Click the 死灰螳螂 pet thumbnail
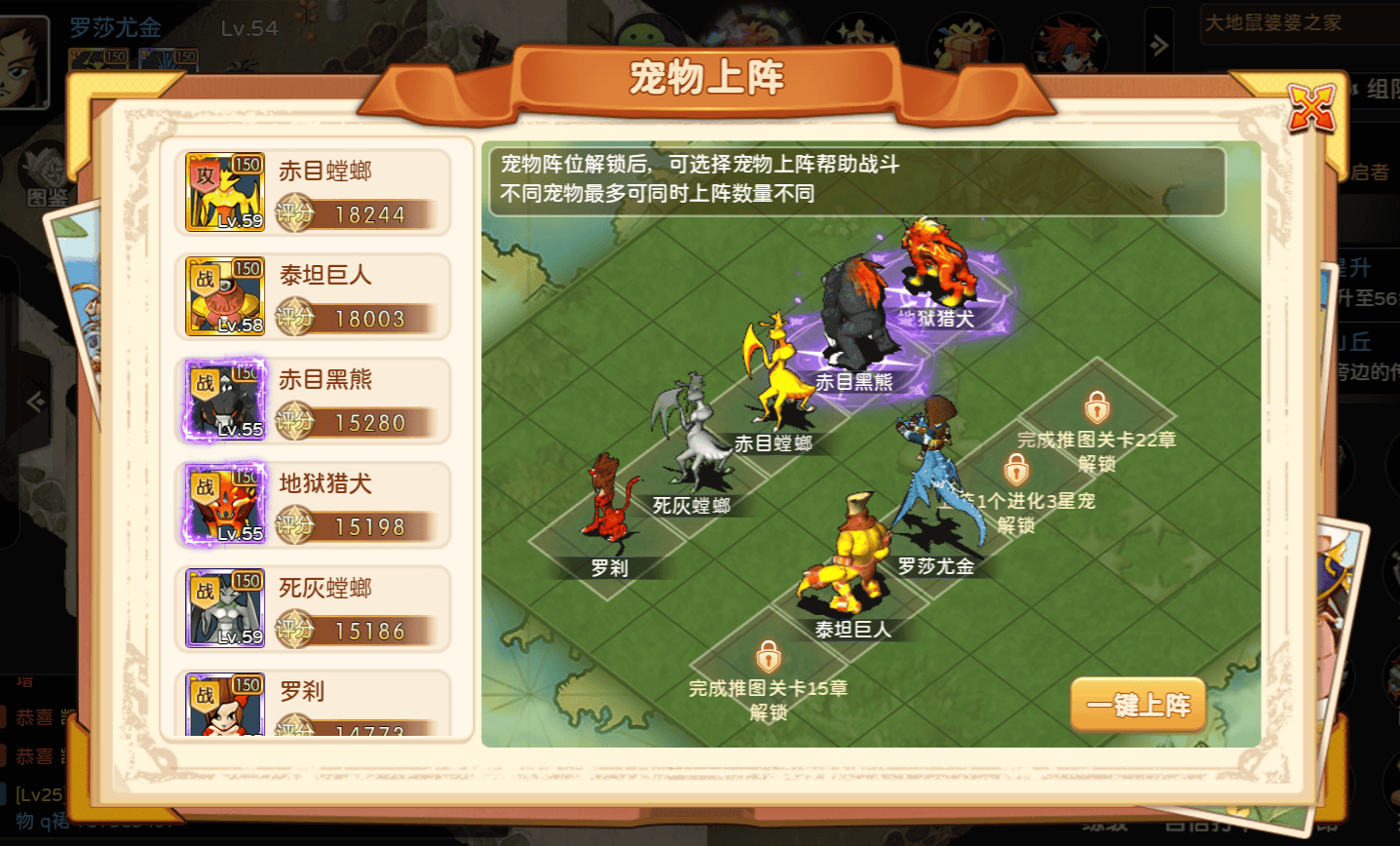The height and width of the screenshot is (846, 1400). 224,608
